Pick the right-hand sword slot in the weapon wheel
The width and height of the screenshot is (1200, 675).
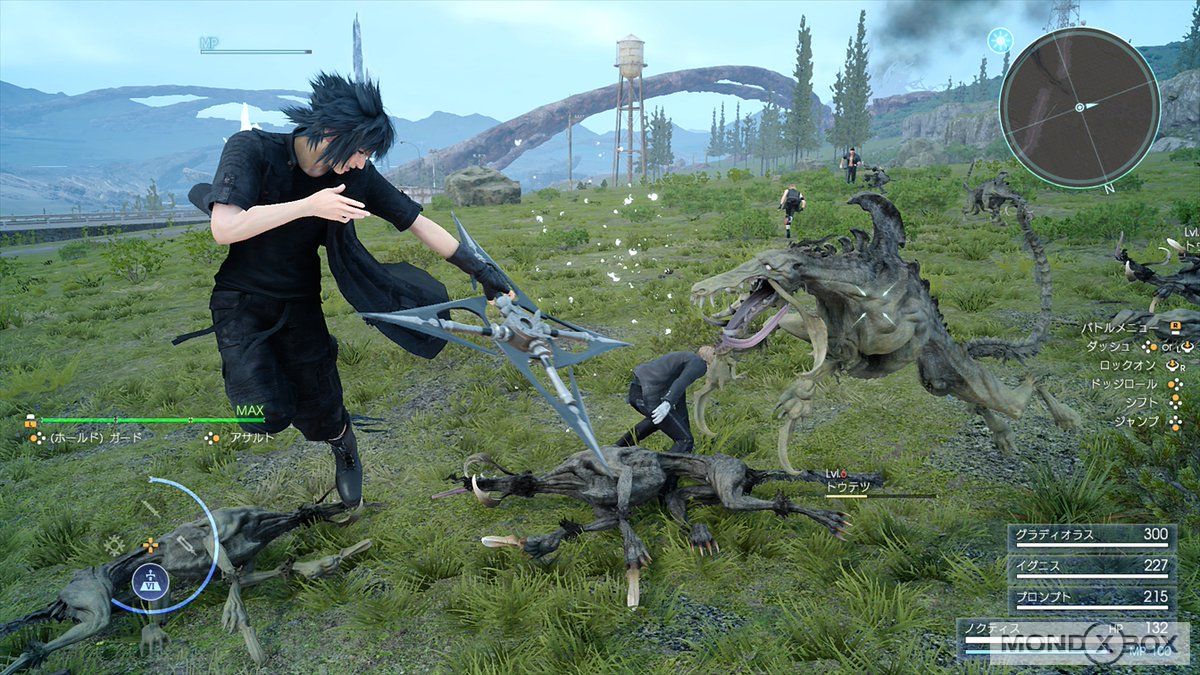pyautogui.click(x=187, y=546)
